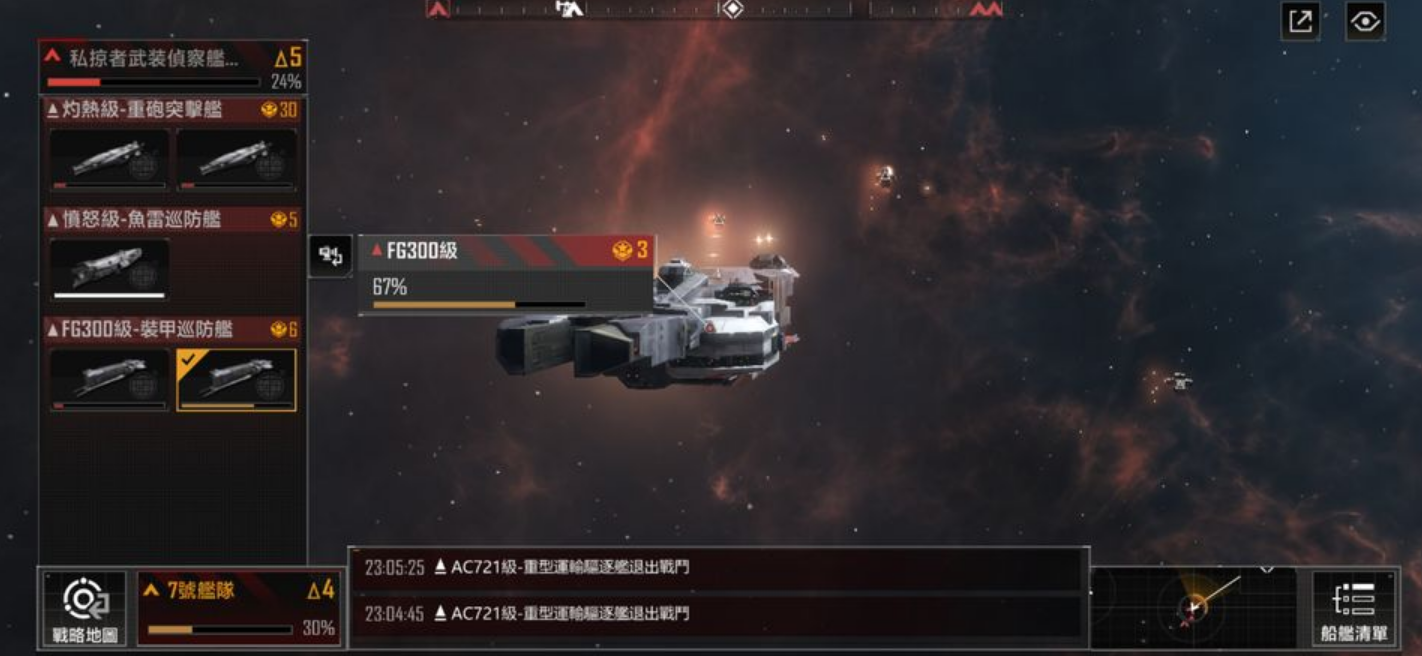Image resolution: width=1422 pixels, height=656 pixels.
Task: Select the 7號艦隊 fleet panel
Action: point(240,608)
